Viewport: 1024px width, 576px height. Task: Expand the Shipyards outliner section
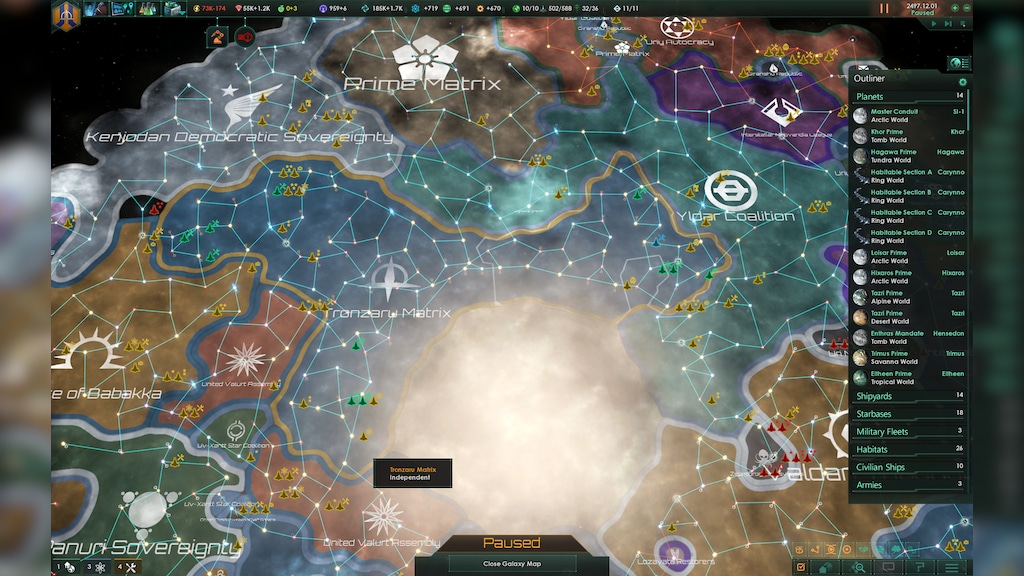pos(908,396)
